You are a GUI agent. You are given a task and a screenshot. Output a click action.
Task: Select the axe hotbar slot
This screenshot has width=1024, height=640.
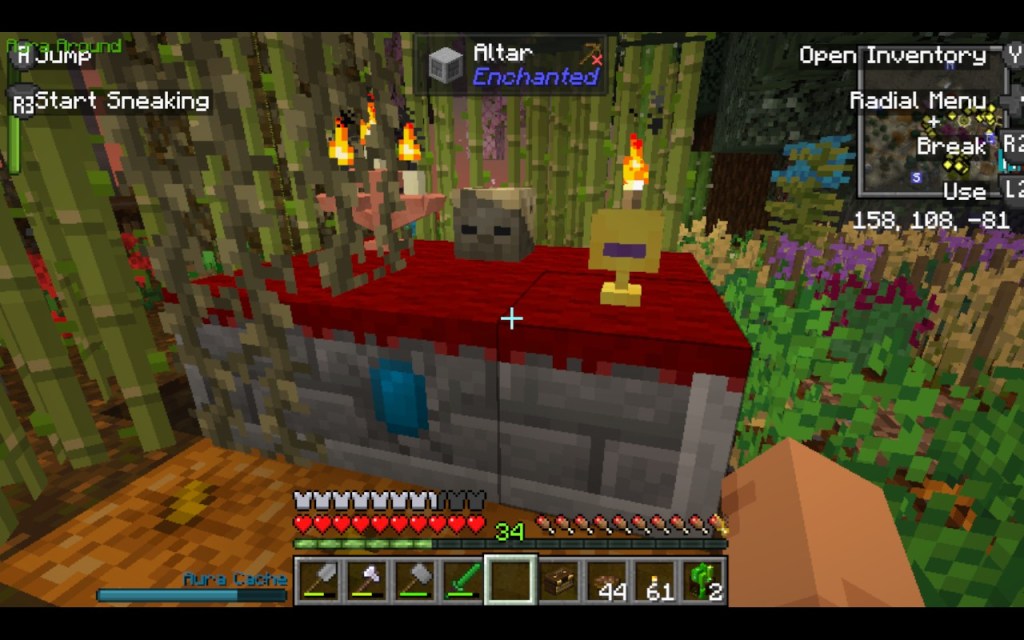click(363, 581)
